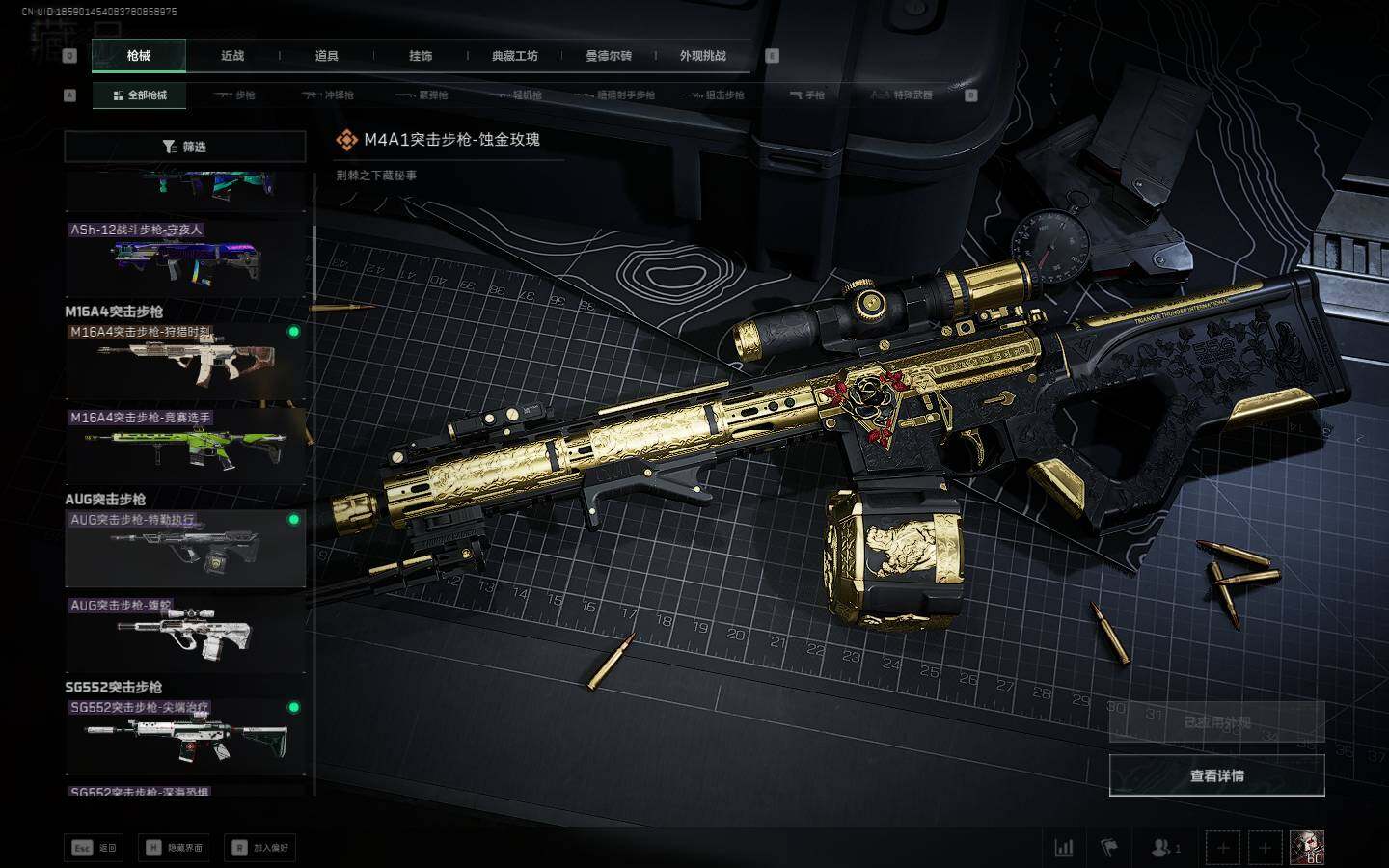
Task: Go to the 典藏工坊 tab
Action: pyautogui.click(x=514, y=56)
